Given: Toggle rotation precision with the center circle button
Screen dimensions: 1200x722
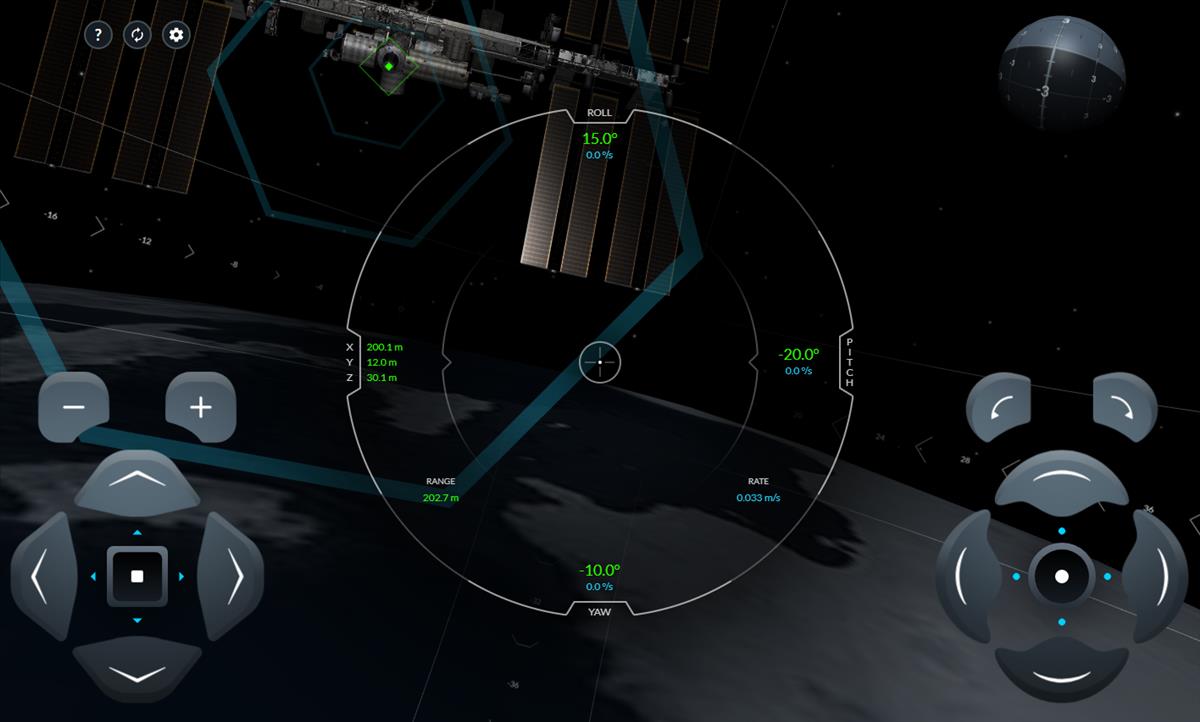Looking at the screenshot, I should [x=1061, y=577].
